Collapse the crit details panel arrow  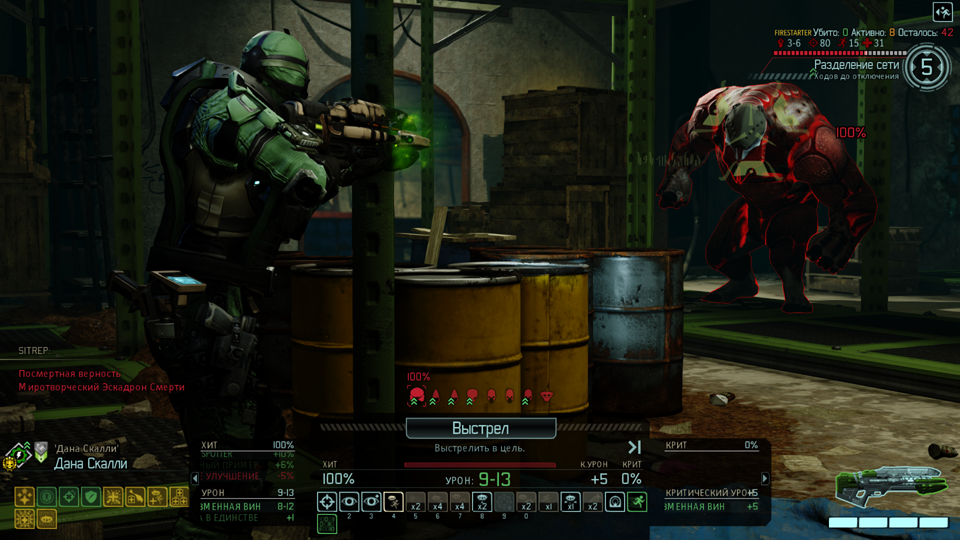tap(765, 479)
